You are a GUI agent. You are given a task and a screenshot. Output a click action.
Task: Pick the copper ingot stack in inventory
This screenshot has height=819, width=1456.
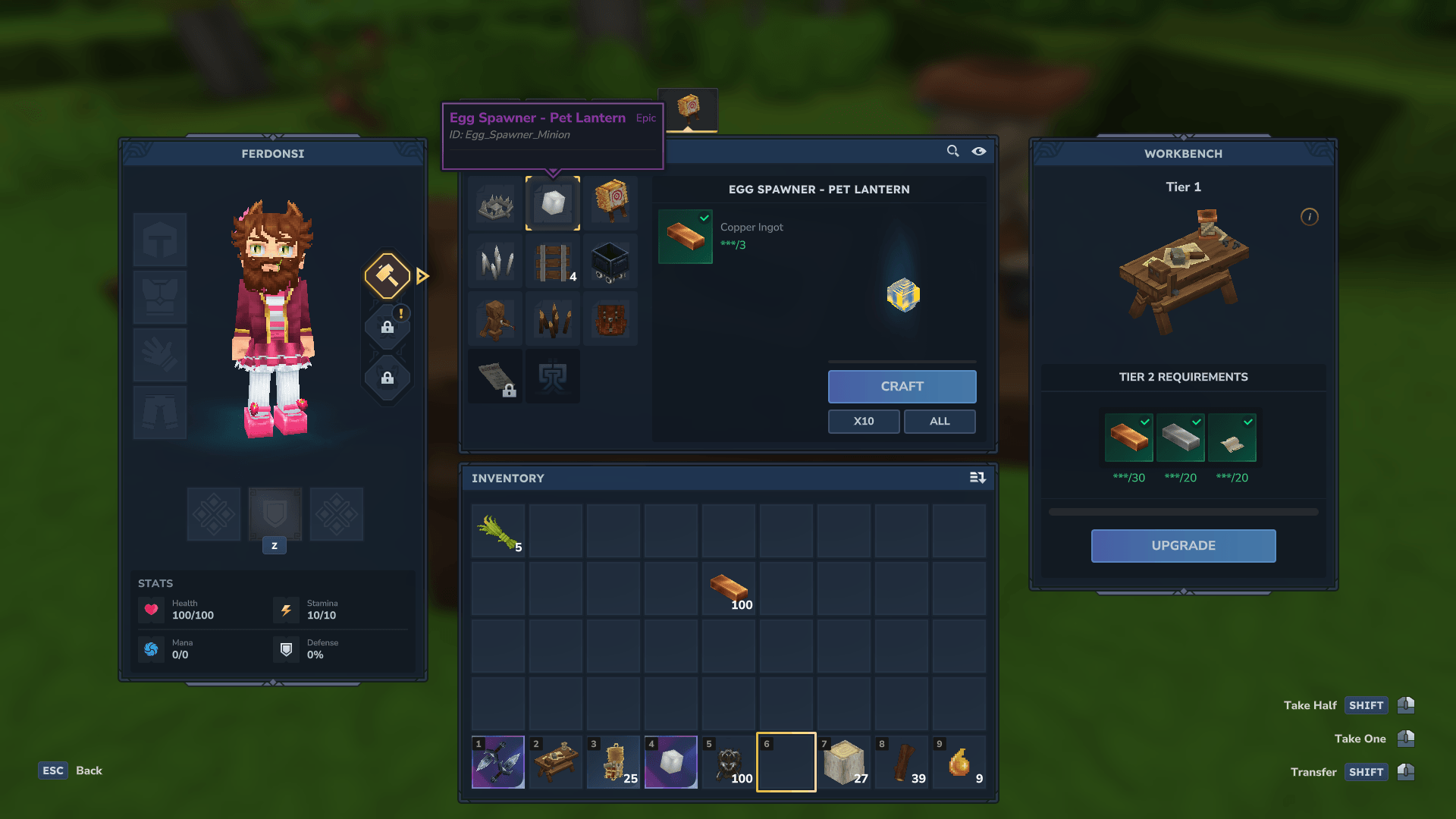[729, 589]
